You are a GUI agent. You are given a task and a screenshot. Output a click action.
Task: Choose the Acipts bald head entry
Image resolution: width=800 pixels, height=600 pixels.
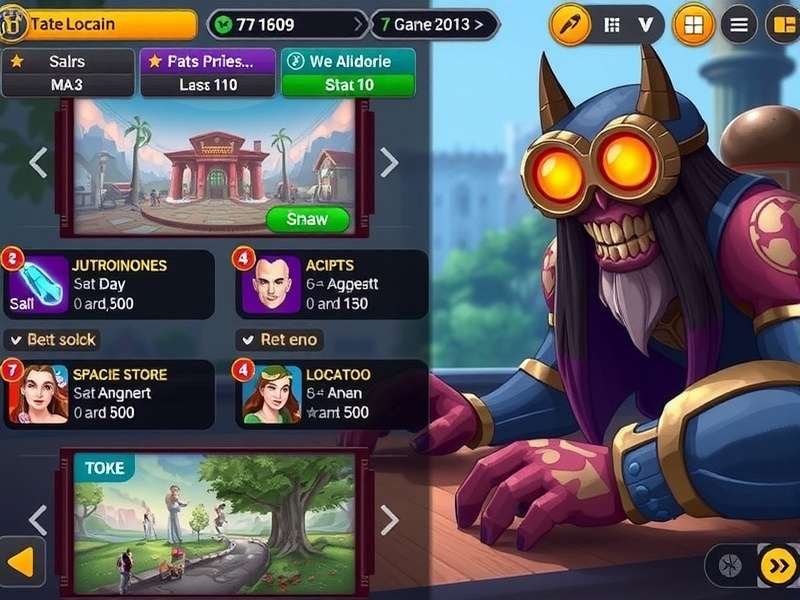tap(331, 284)
